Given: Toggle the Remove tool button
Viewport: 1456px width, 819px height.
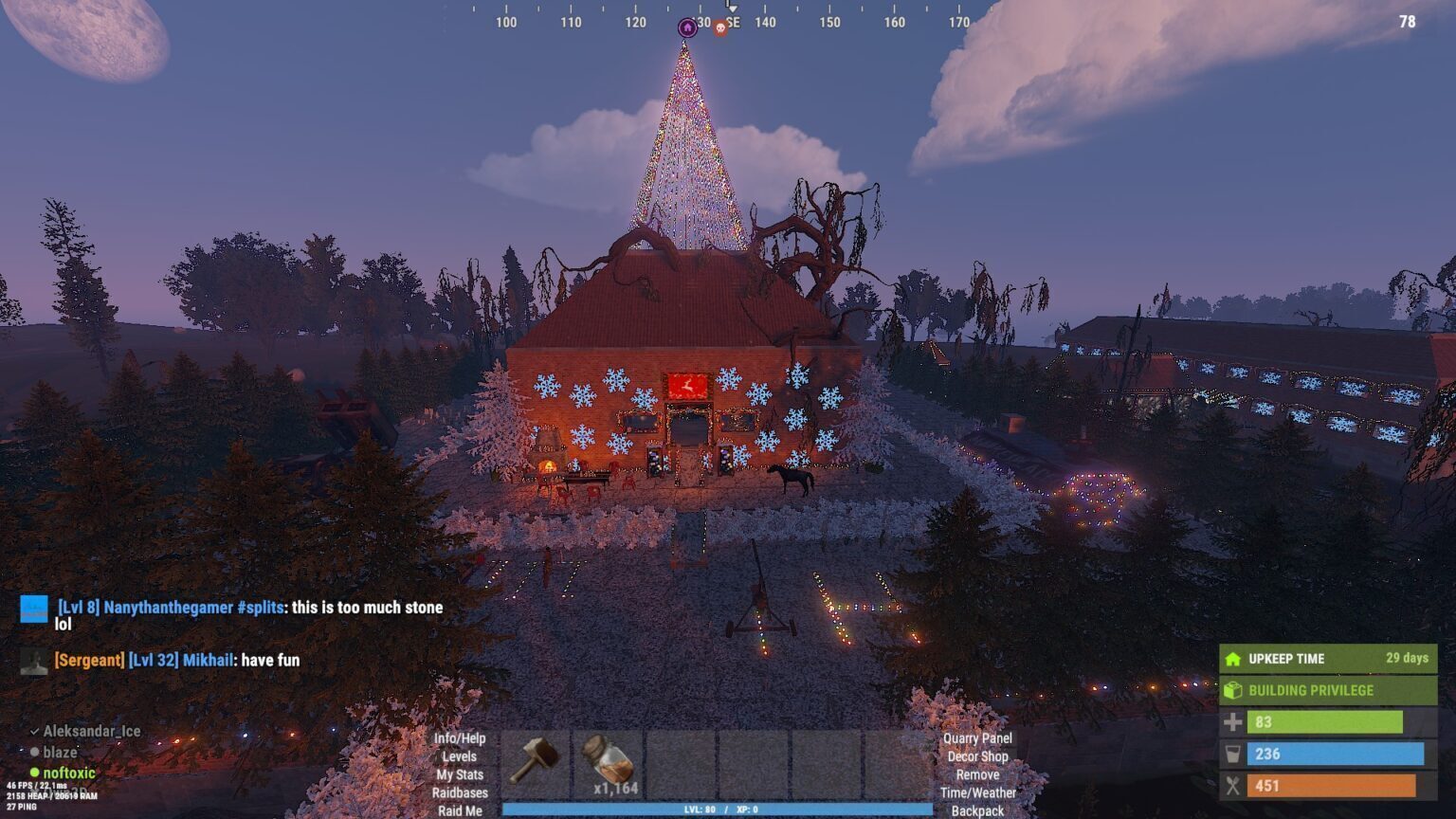Looking at the screenshot, I should [977, 774].
